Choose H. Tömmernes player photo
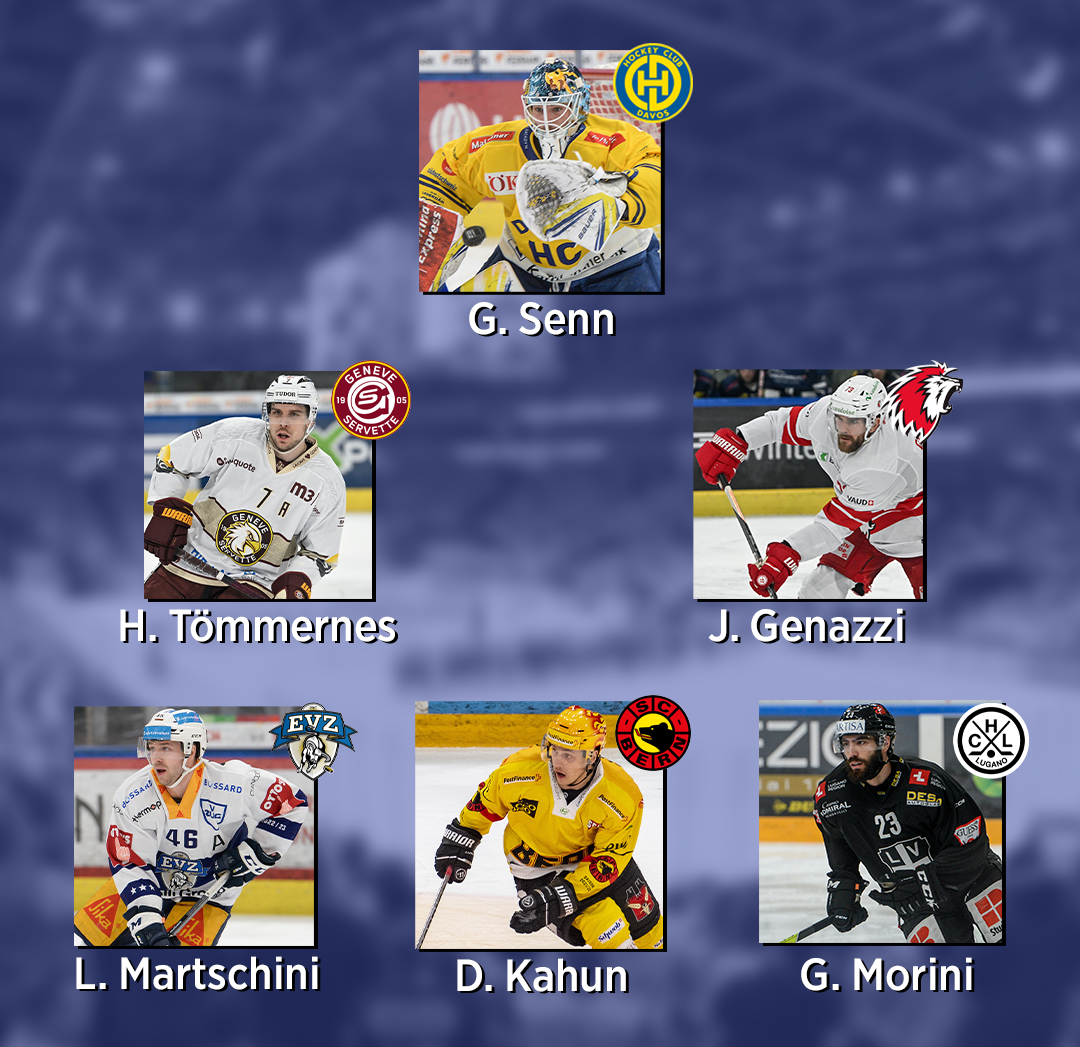The width and height of the screenshot is (1080, 1047). click(x=258, y=486)
